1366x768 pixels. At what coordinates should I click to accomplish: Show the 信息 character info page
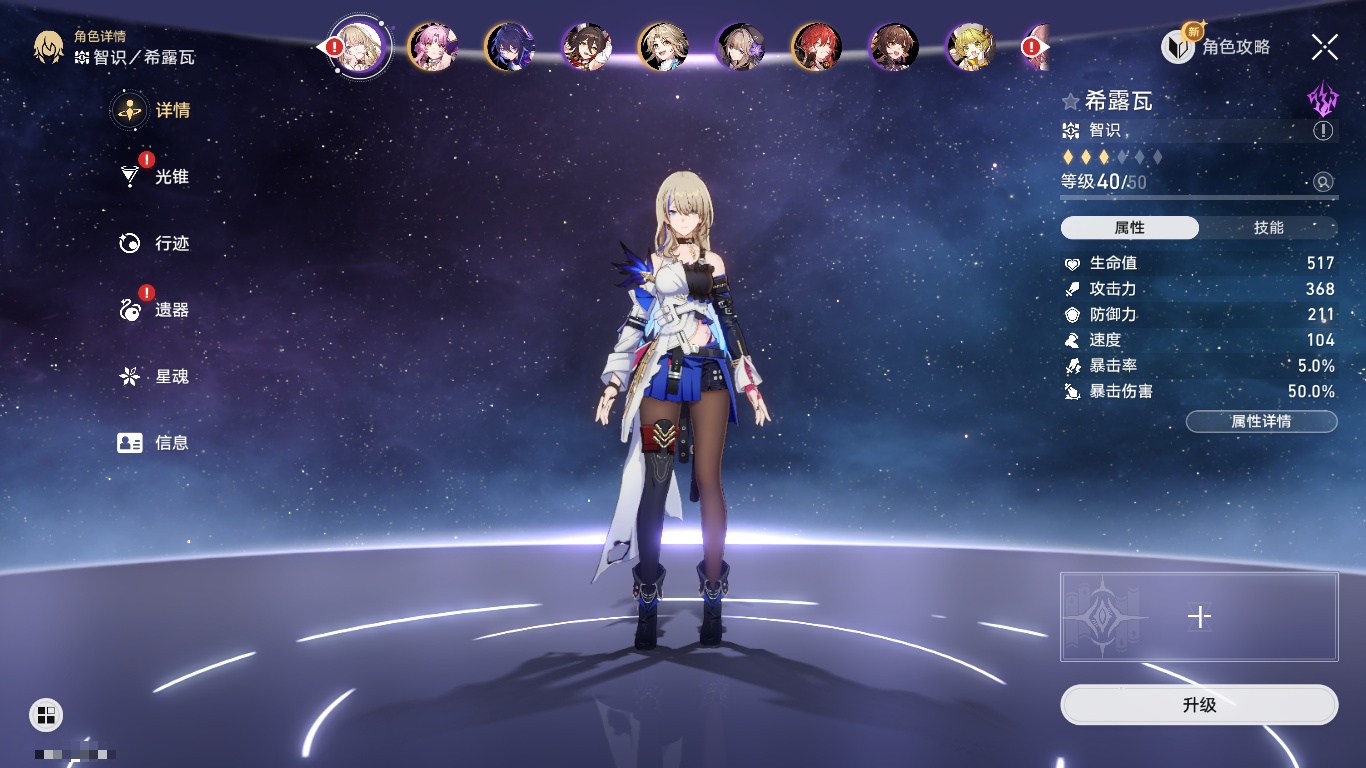coord(171,443)
